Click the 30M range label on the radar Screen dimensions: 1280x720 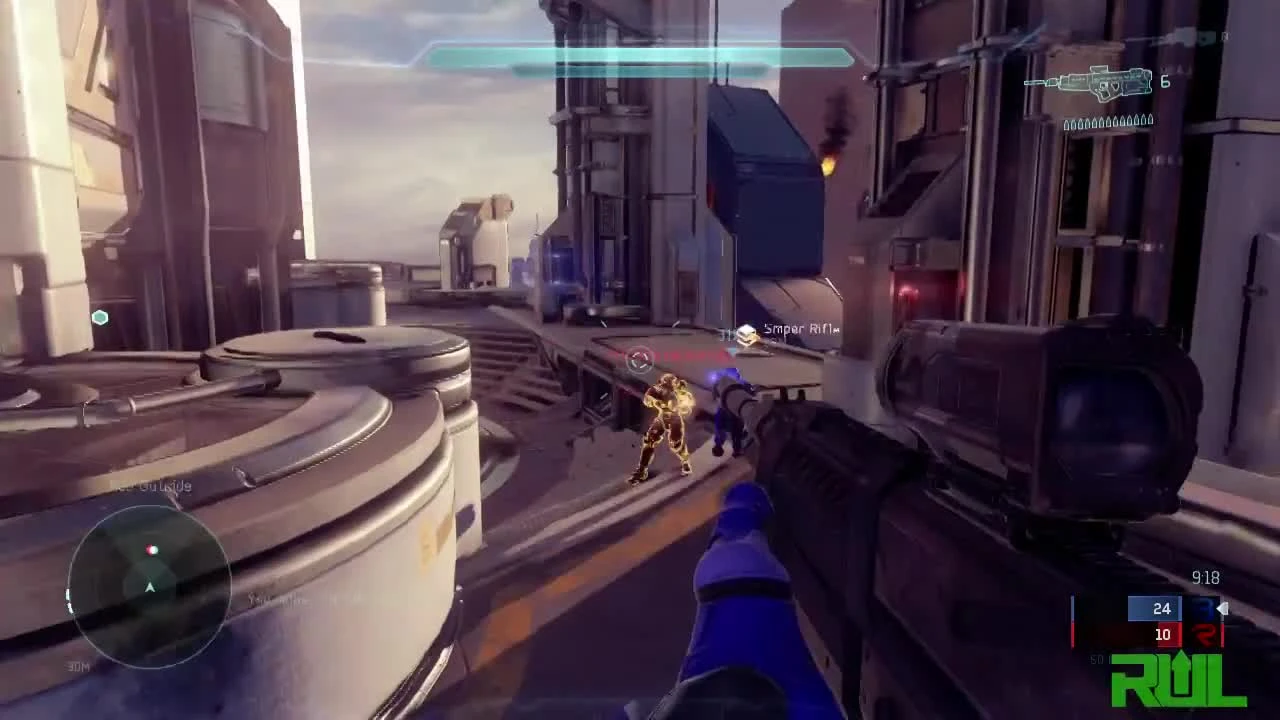pos(79,665)
